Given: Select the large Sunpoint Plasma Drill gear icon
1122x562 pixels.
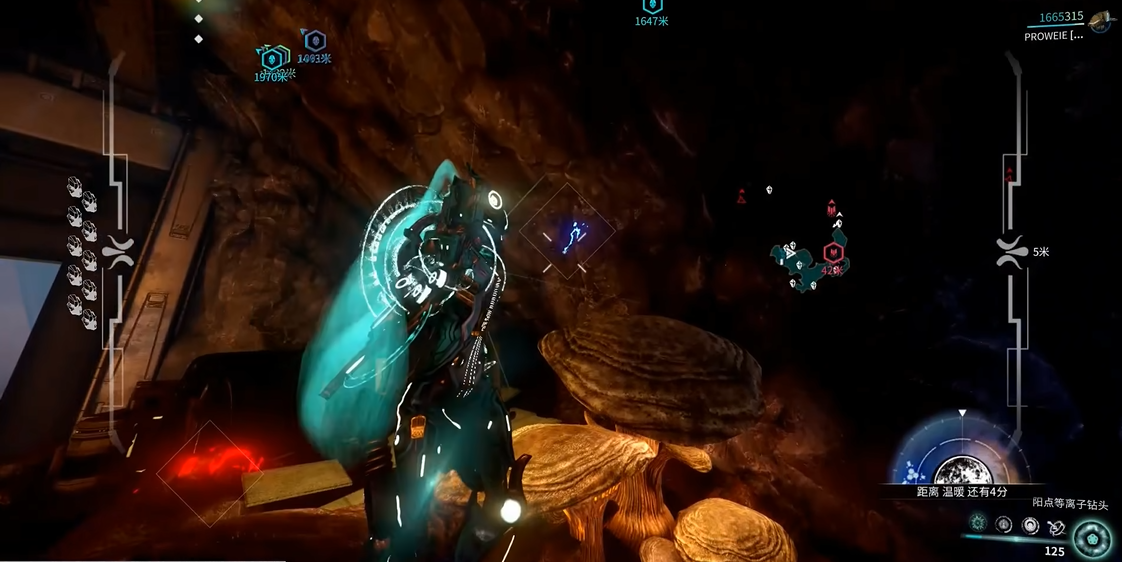Looking at the screenshot, I should tap(1091, 539).
